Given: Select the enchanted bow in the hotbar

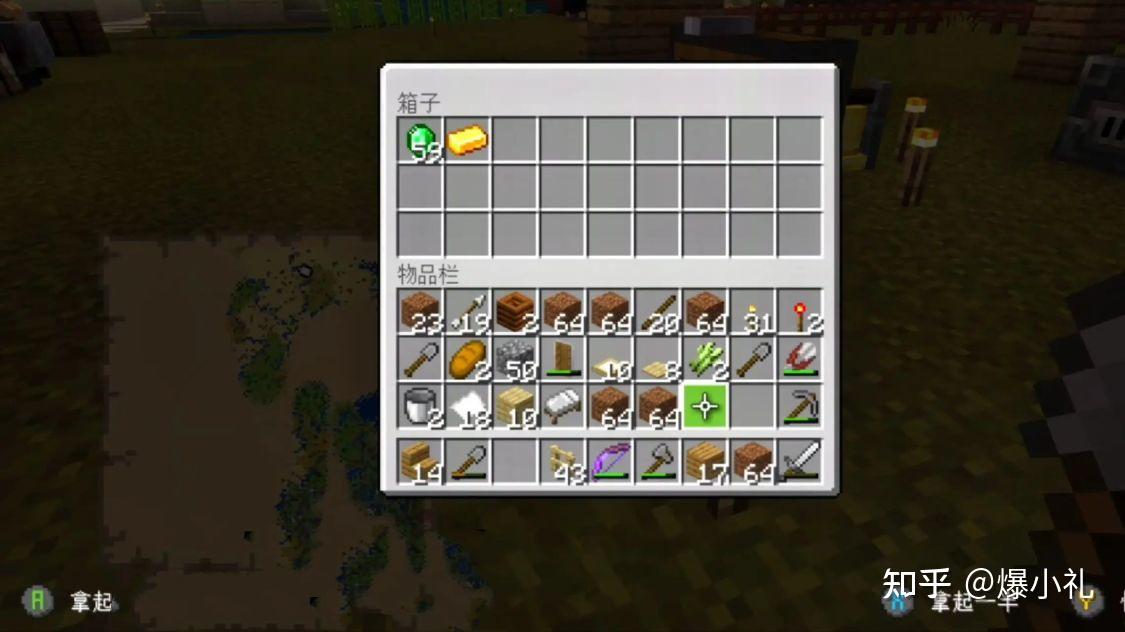Looking at the screenshot, I should click(x=611, y=463).
